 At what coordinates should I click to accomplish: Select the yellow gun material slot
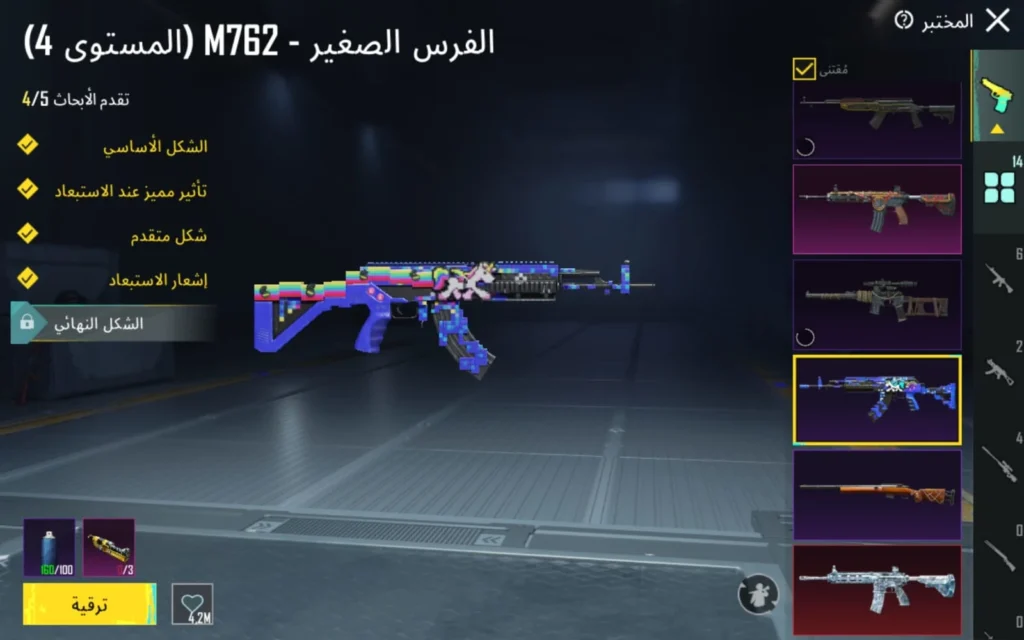click(x=109, y=547)
